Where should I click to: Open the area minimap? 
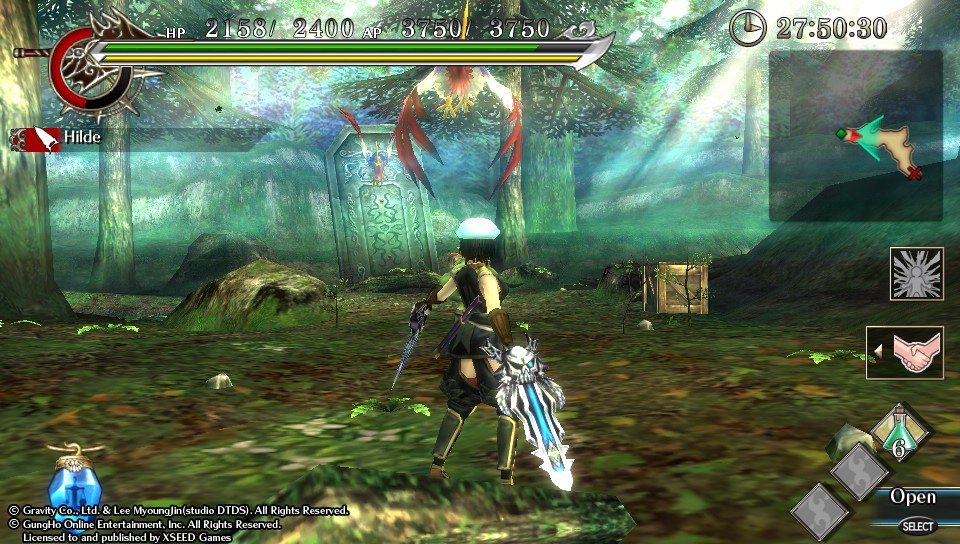point(856,136)
